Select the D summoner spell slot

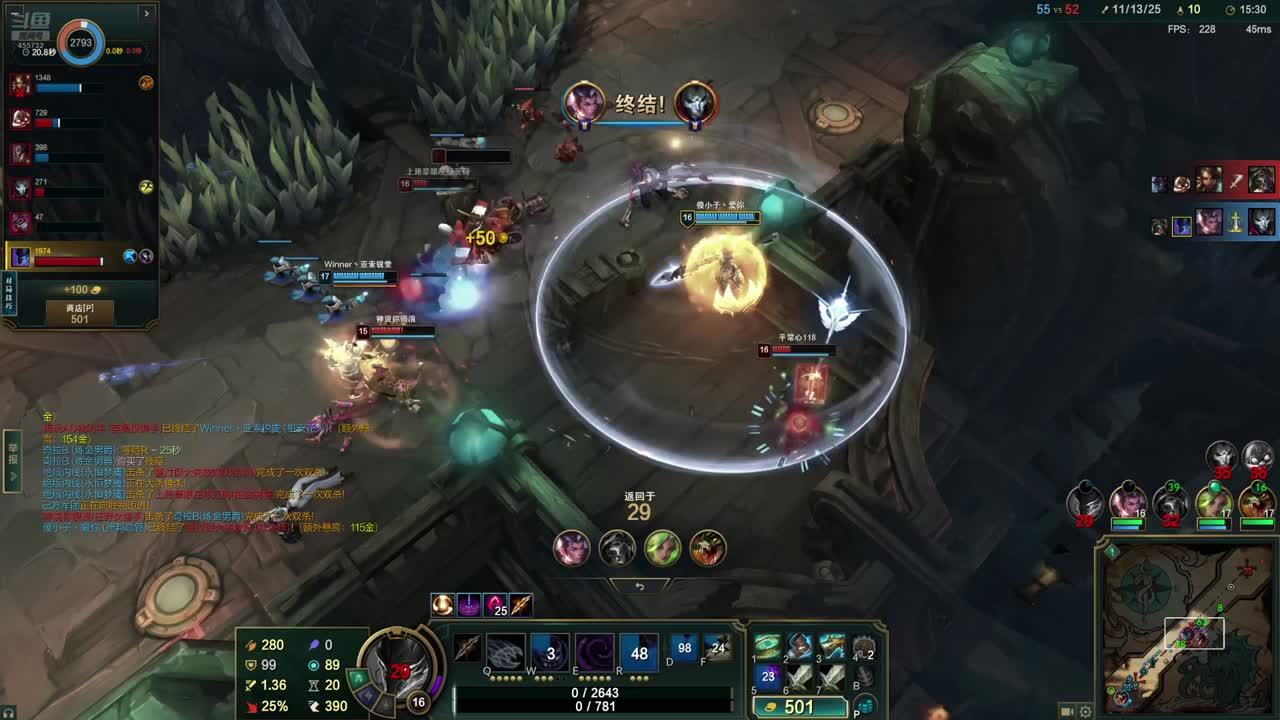pos(684,648)
